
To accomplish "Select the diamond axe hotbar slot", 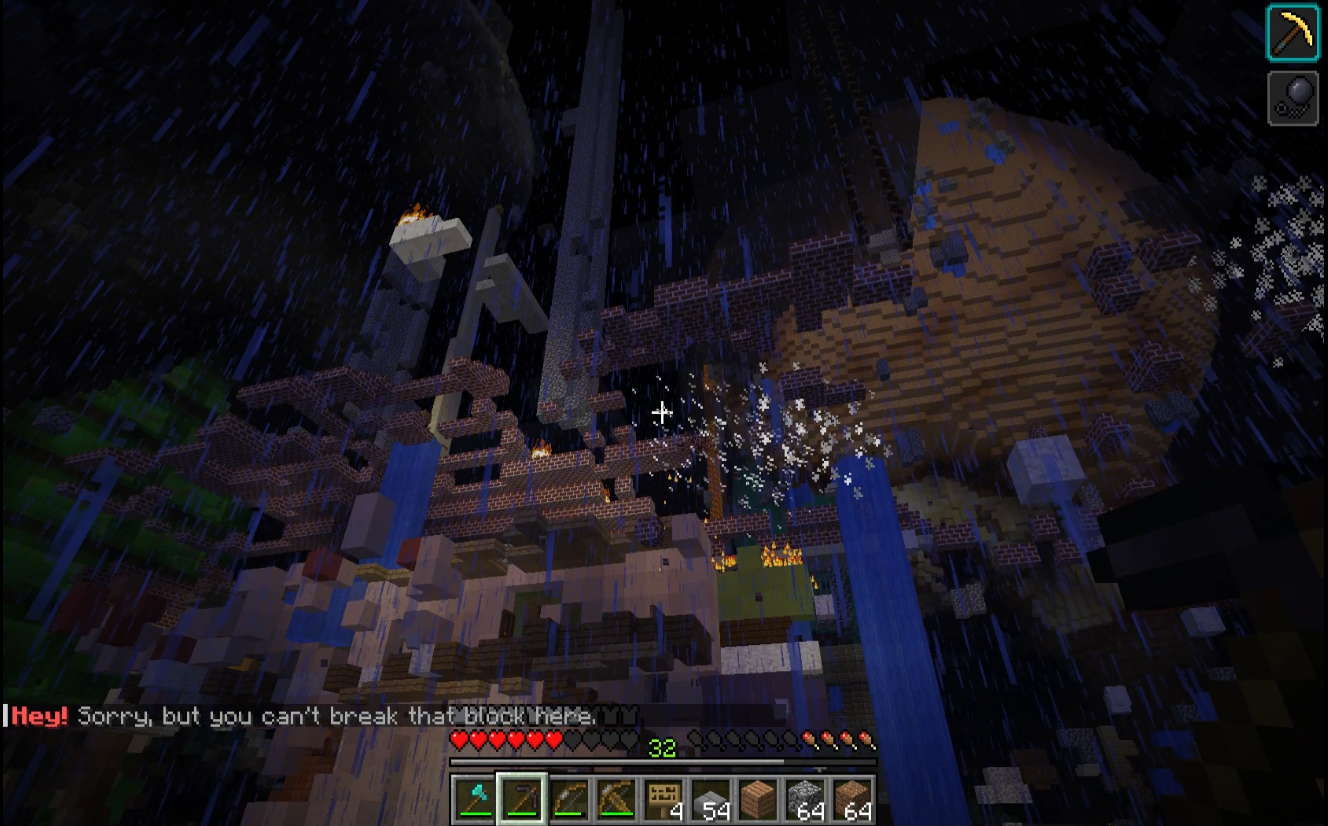I will coord(474,800).
